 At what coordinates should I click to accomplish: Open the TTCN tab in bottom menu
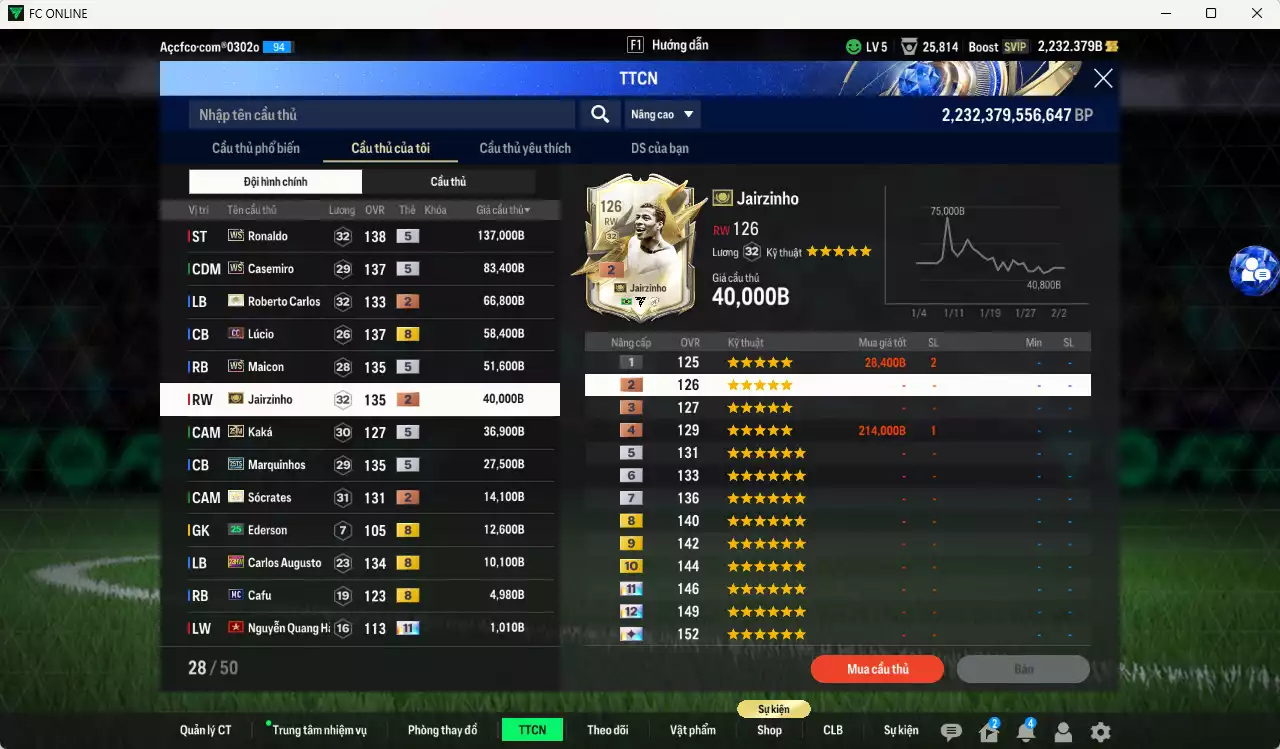[532, 730]
